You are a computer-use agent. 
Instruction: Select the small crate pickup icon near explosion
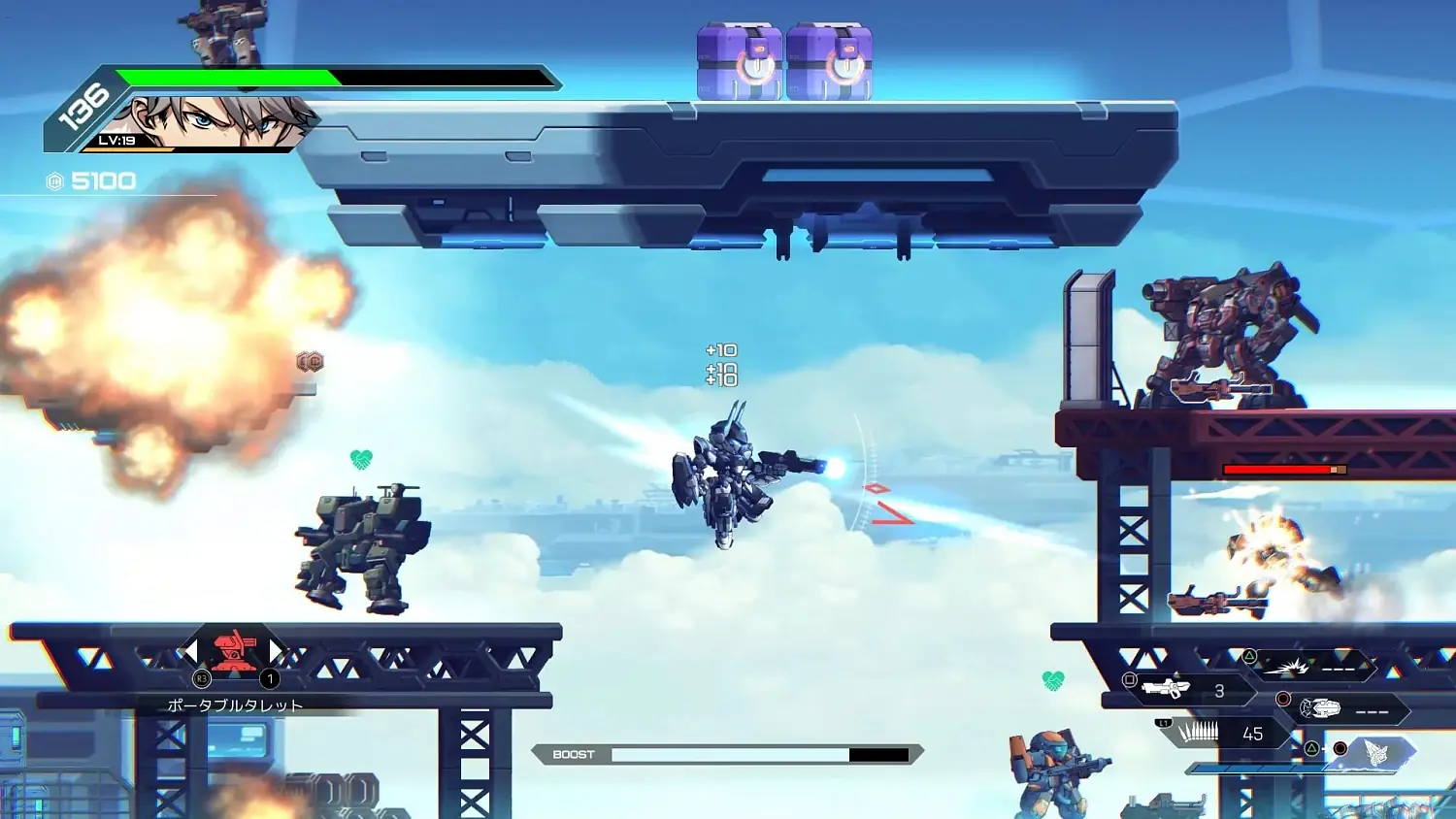click(x=313, y=362)
